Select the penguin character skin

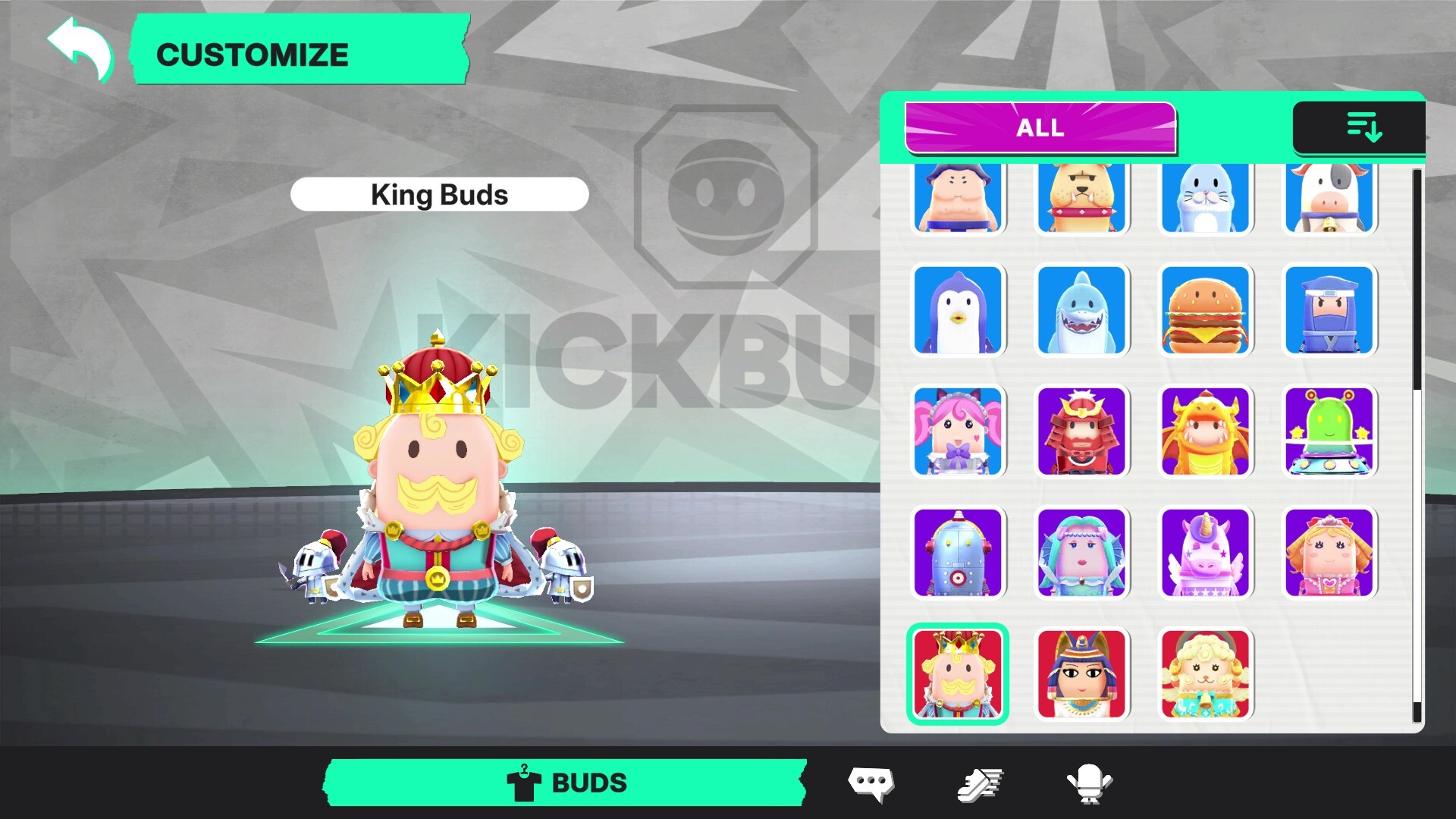tap(958, 311)
